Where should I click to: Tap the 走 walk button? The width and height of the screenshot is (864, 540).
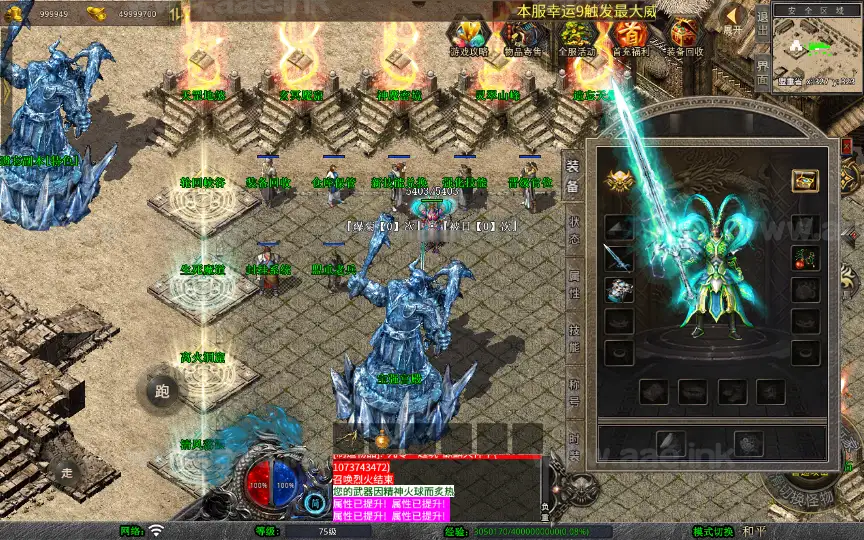(67, 471)
